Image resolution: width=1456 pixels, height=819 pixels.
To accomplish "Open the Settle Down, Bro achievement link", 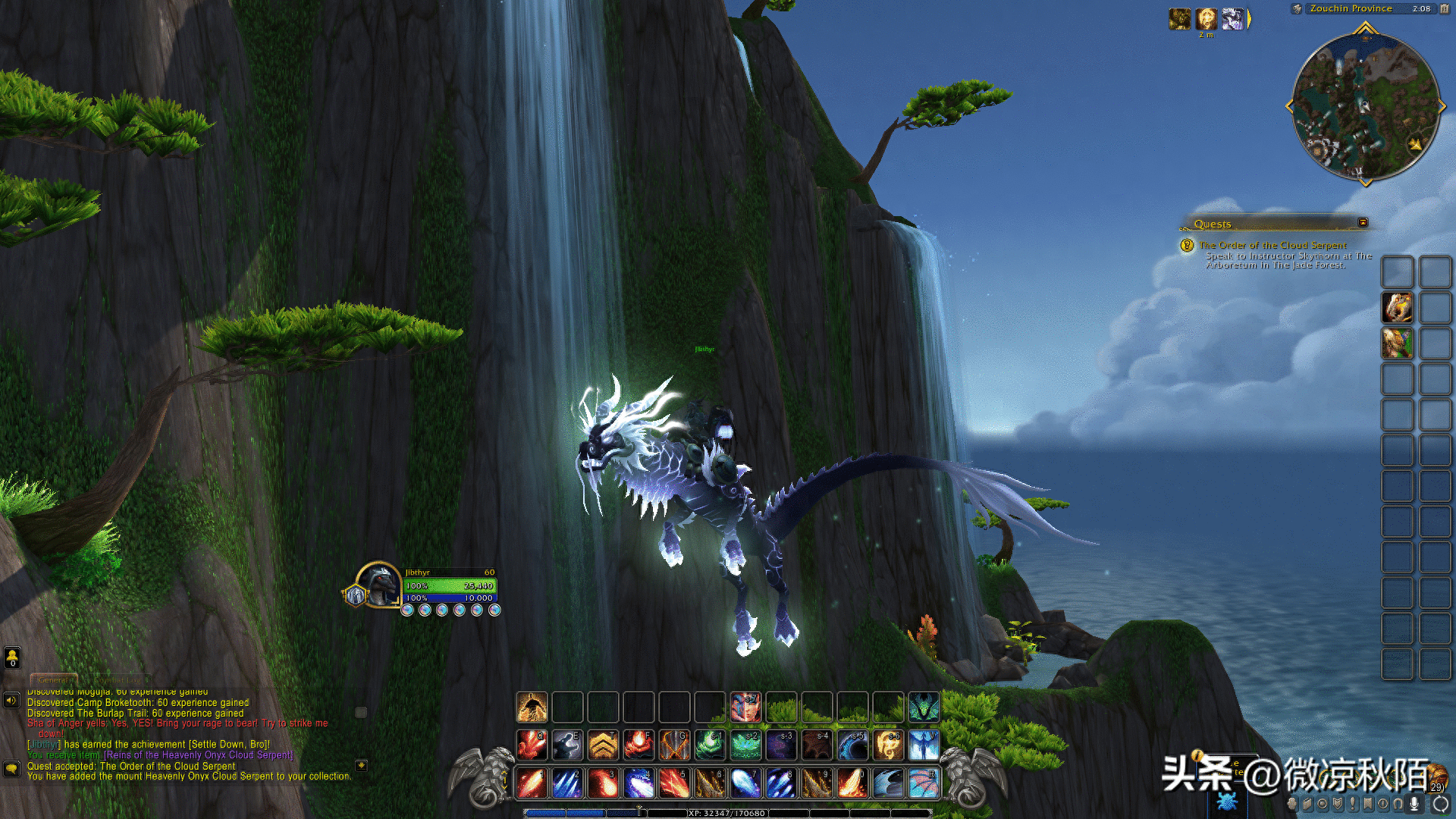I will [x=229, y=745].
